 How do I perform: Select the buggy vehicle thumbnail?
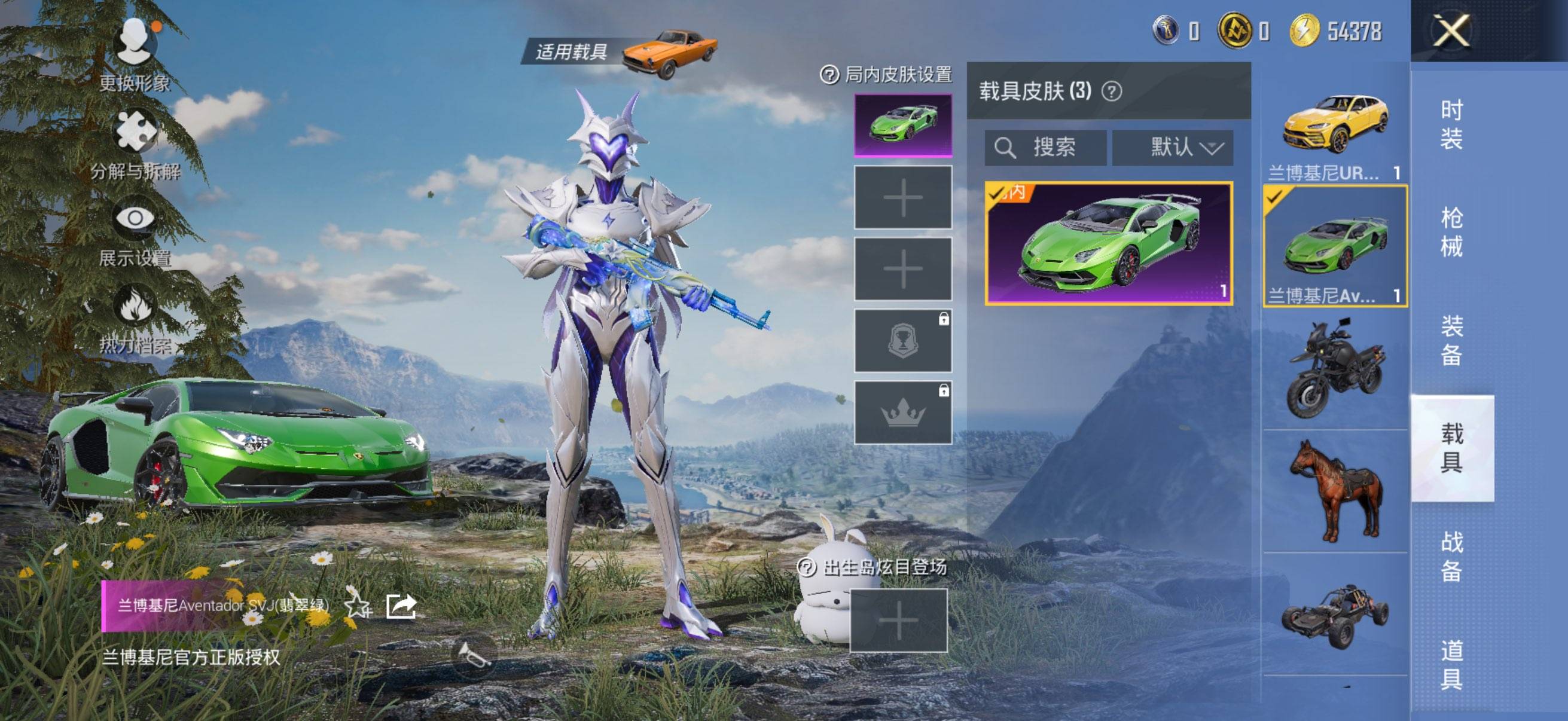pyautogui.click(x=1335, y=615)
